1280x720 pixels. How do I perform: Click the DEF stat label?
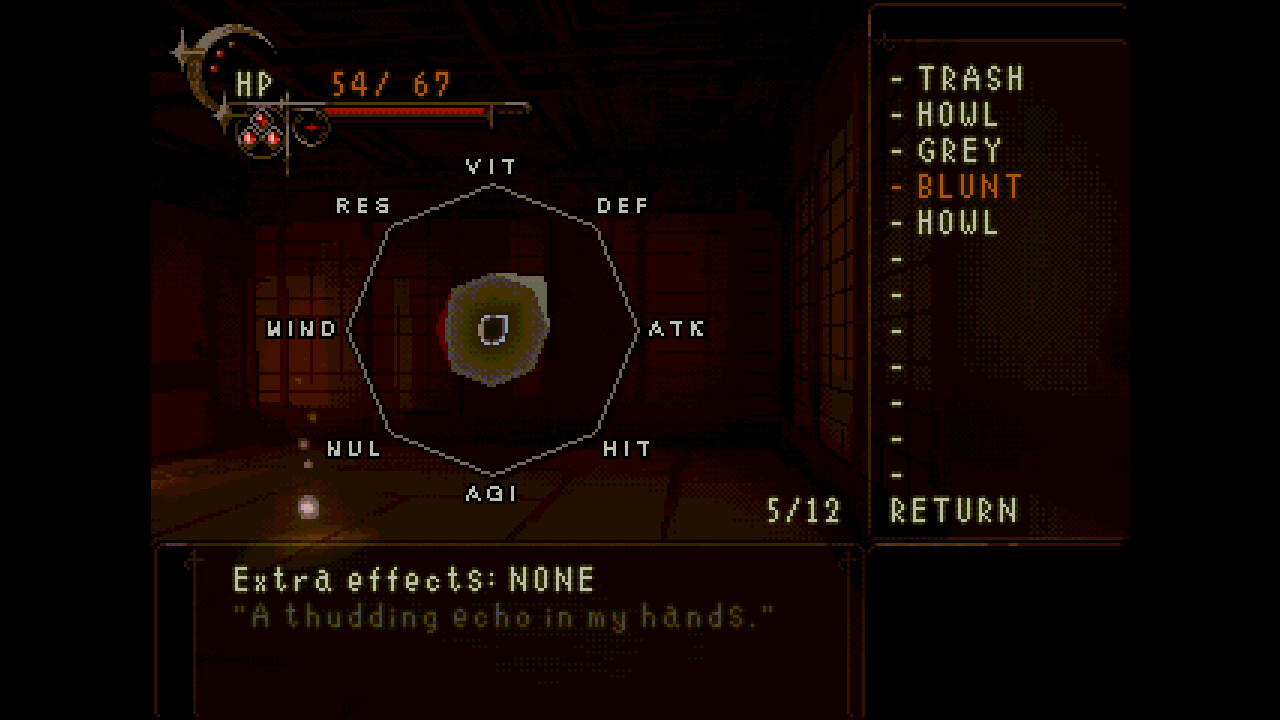click(x=621, y=206)
